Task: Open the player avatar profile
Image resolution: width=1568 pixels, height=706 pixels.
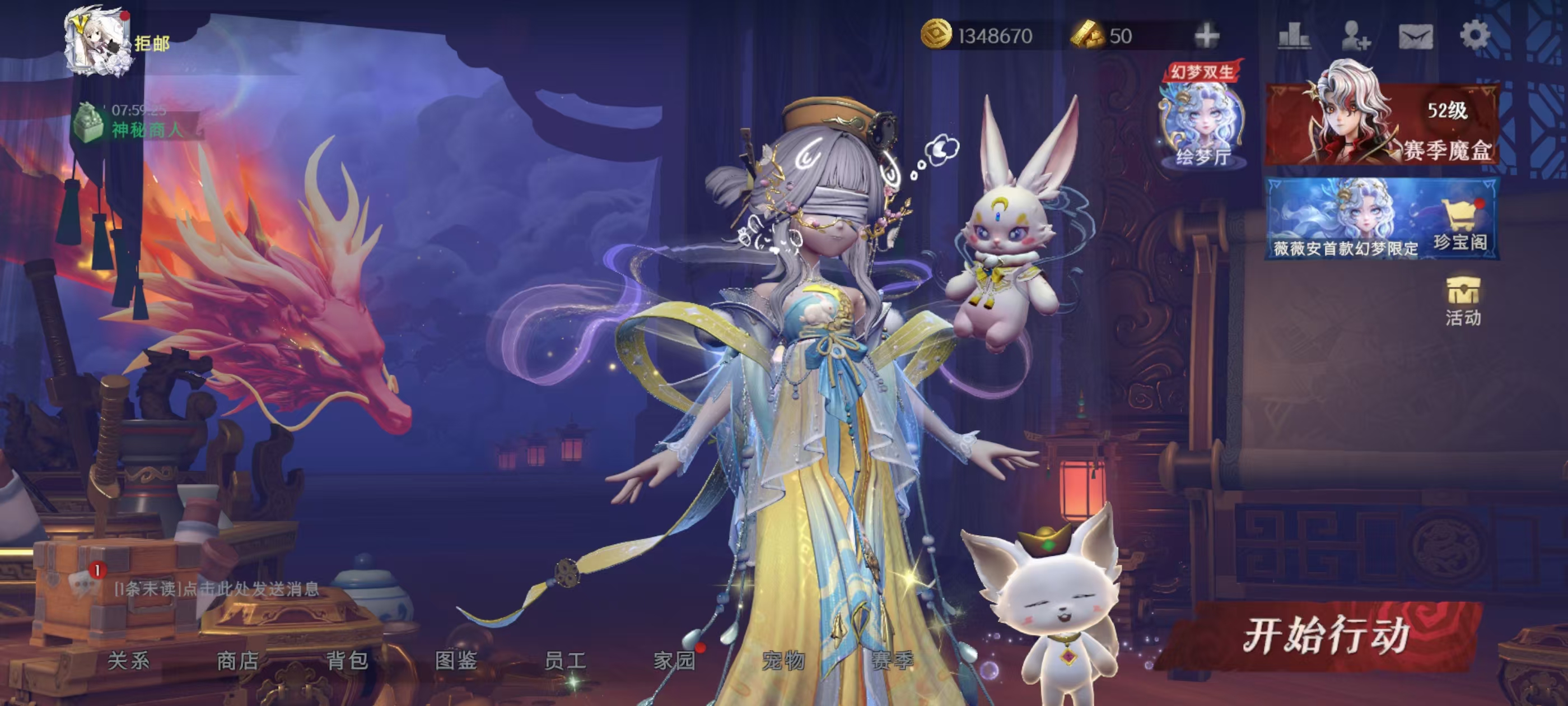Action: click(x=97, y=41)
